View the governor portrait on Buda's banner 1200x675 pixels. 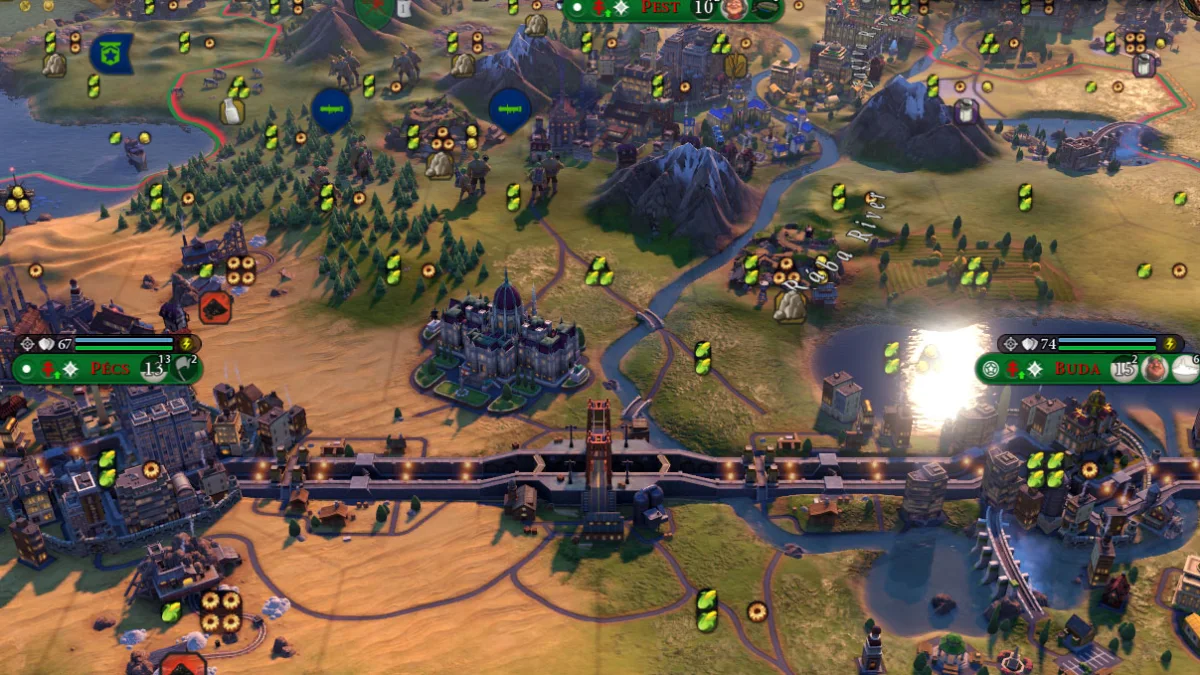coord(1156,368)
